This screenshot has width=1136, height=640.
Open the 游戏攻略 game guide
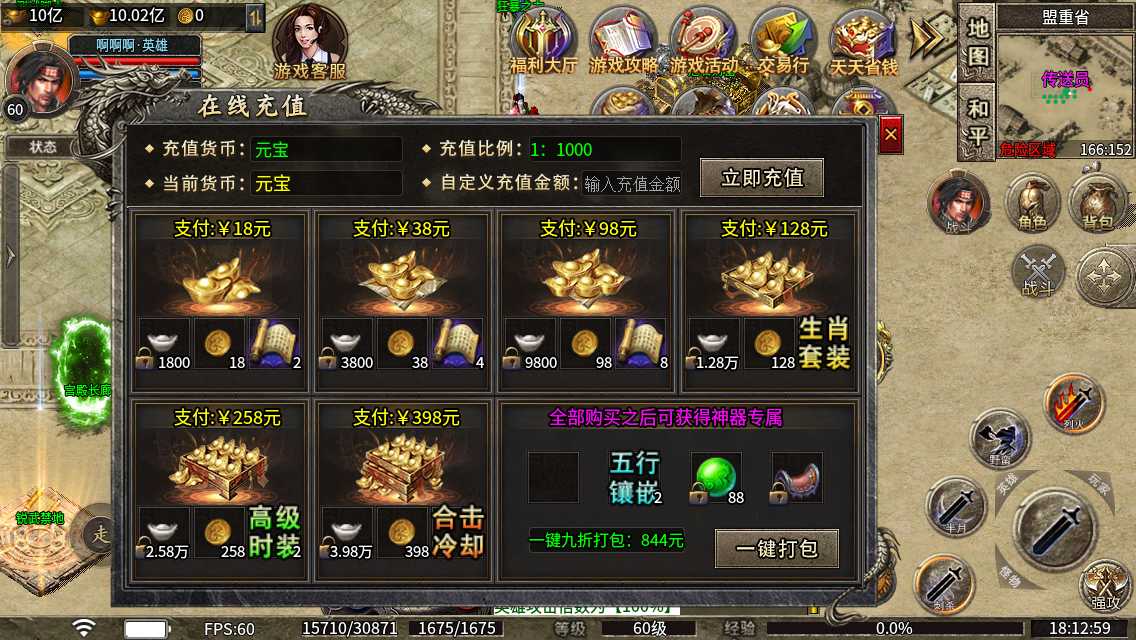(x=624, y=44)
